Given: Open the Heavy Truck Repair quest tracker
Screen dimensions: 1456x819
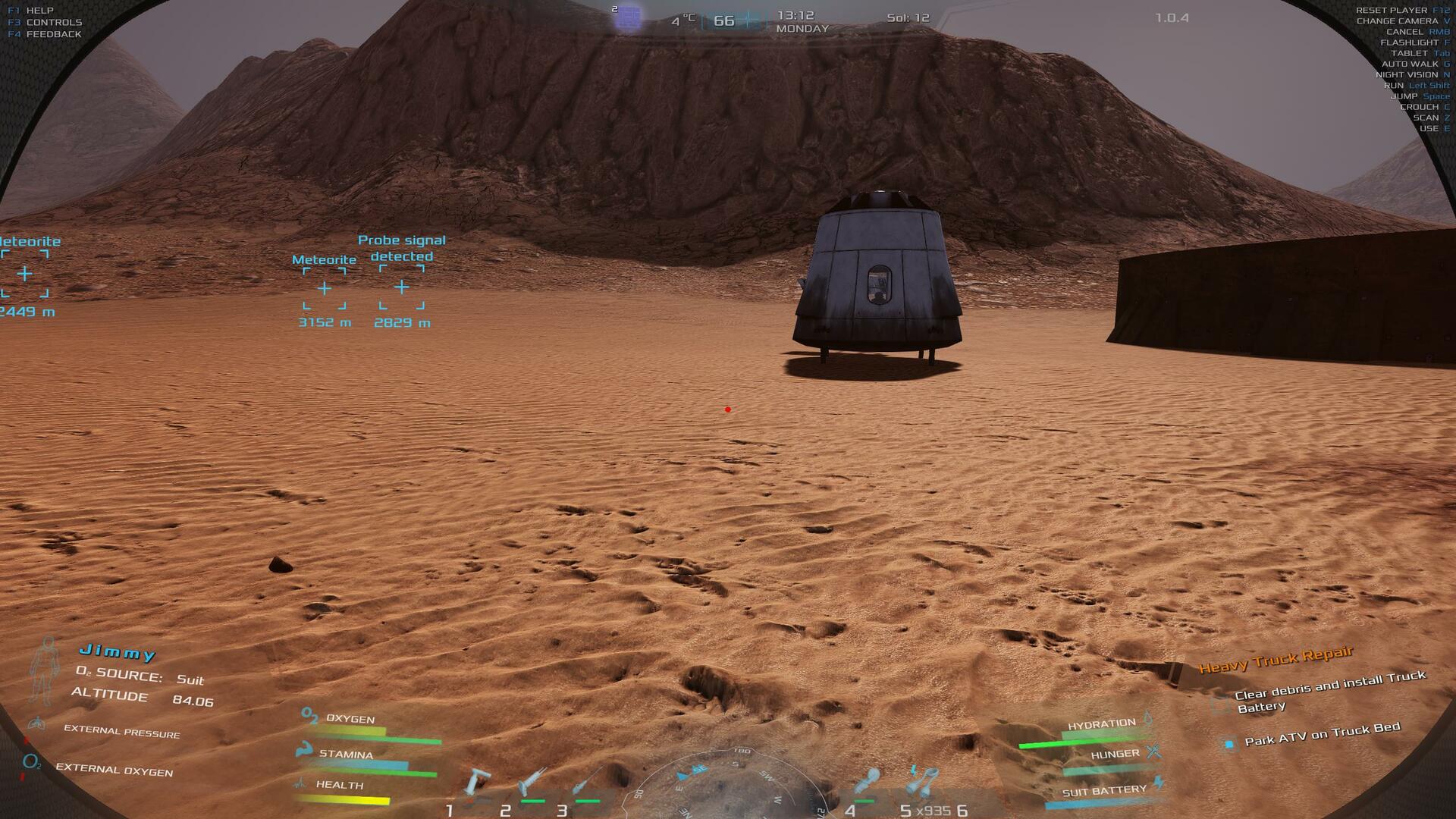Looking at the screenshot, I should [x=1276, y=661].
